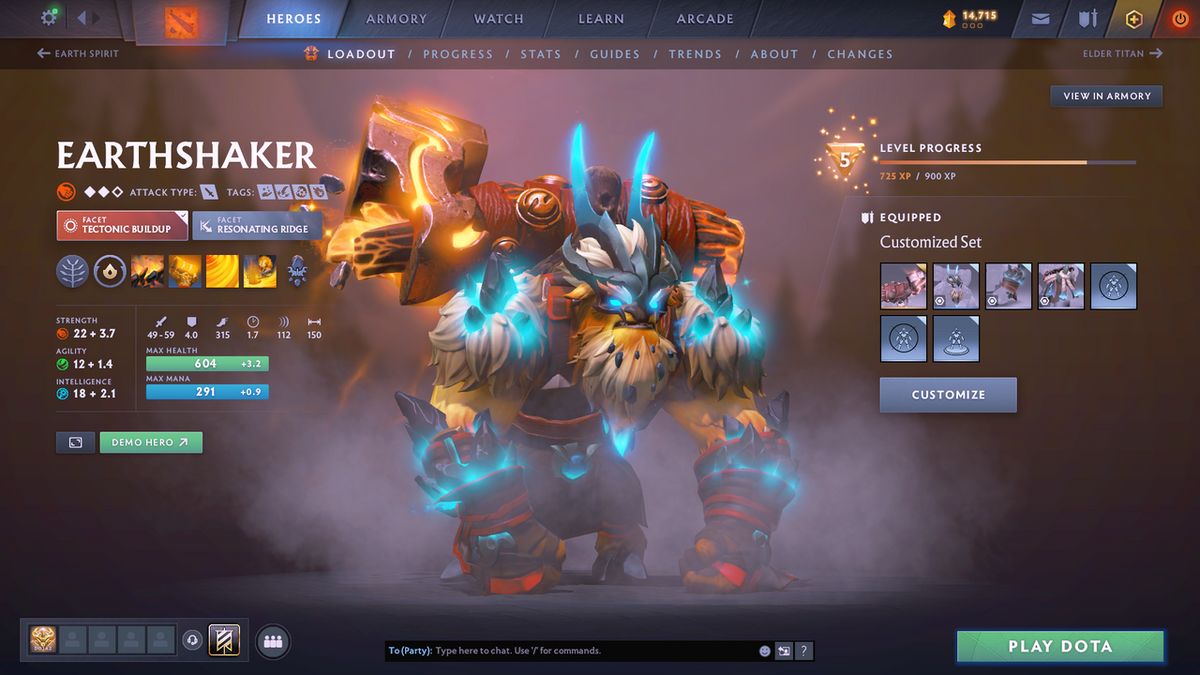Viewport: 1200px width, 675px height.
Task: Open the Customize loadout button
Action: 948,395
